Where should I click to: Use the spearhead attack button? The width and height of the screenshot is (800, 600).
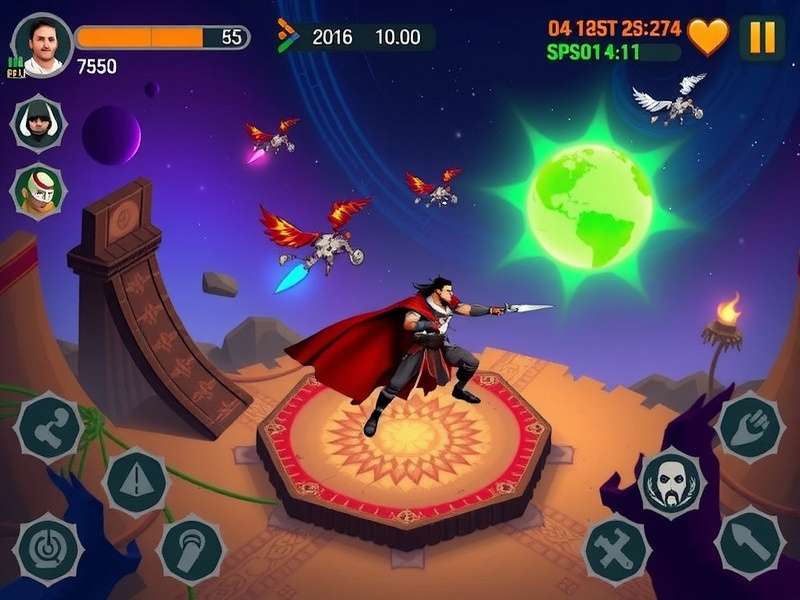pyautogui.click(x=750, y=540)
